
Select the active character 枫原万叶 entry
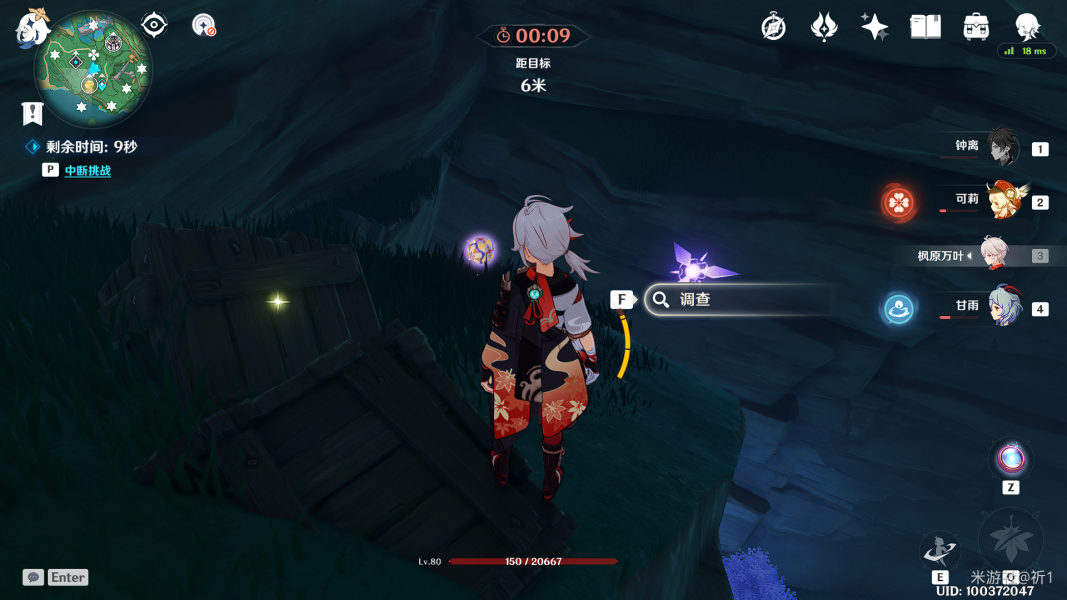click(992, 255)
